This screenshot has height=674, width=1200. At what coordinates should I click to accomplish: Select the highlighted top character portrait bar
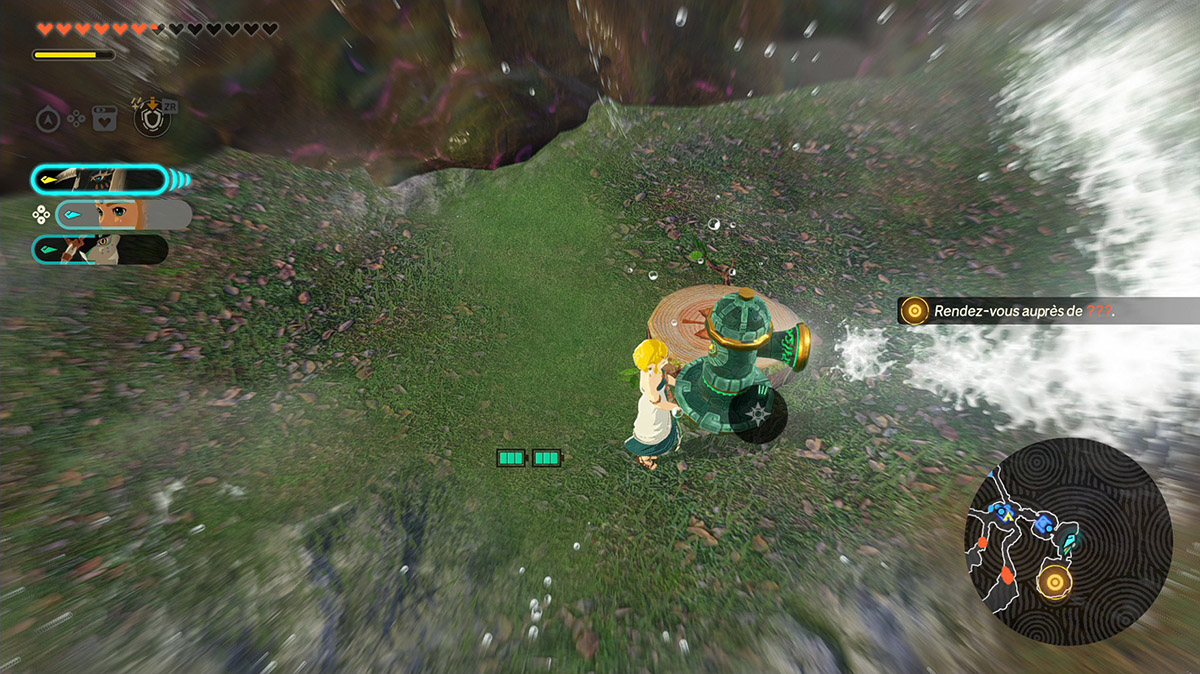(x=100, y=180)
